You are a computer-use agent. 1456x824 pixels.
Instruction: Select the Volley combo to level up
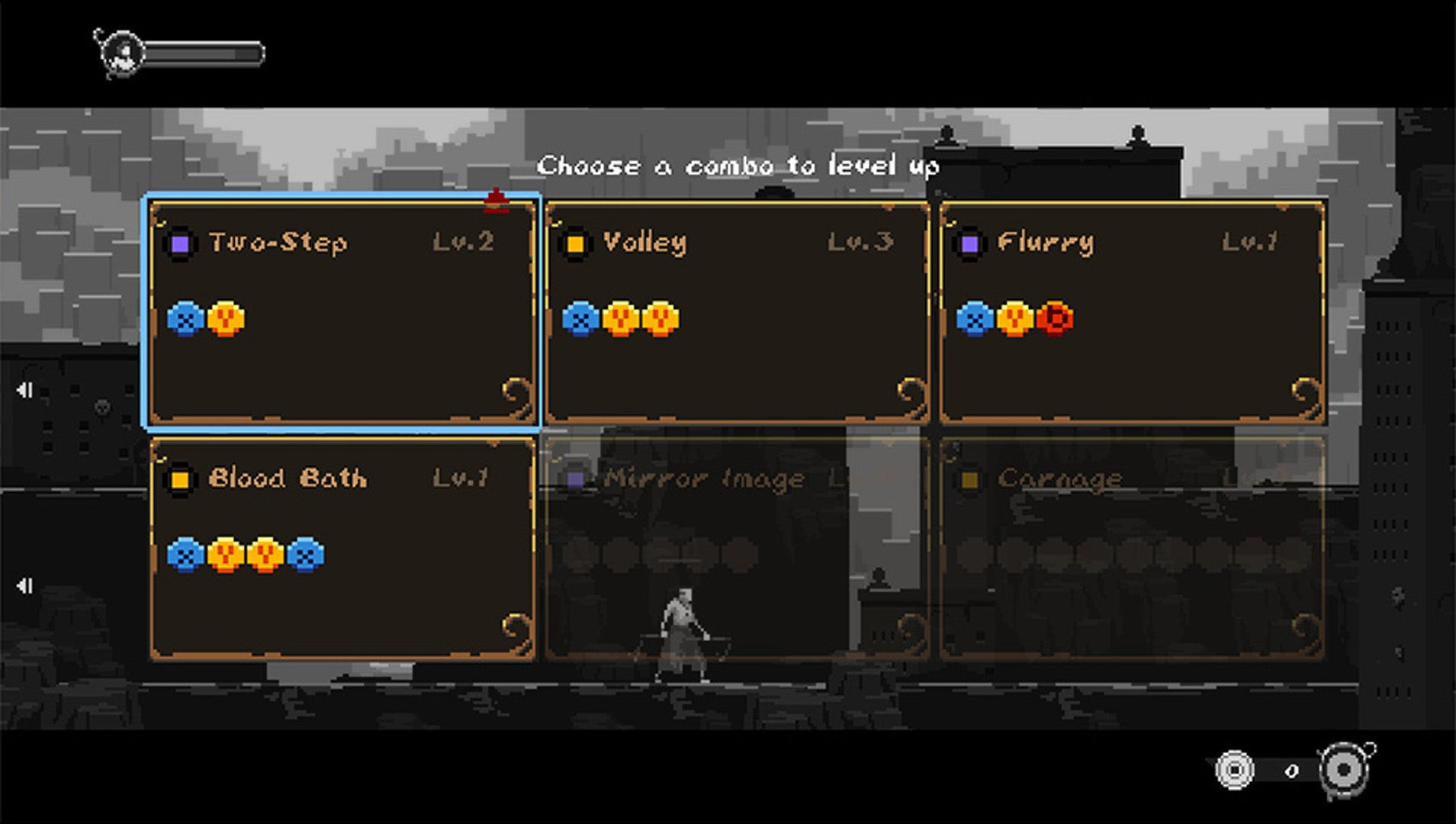pos(737,313)
